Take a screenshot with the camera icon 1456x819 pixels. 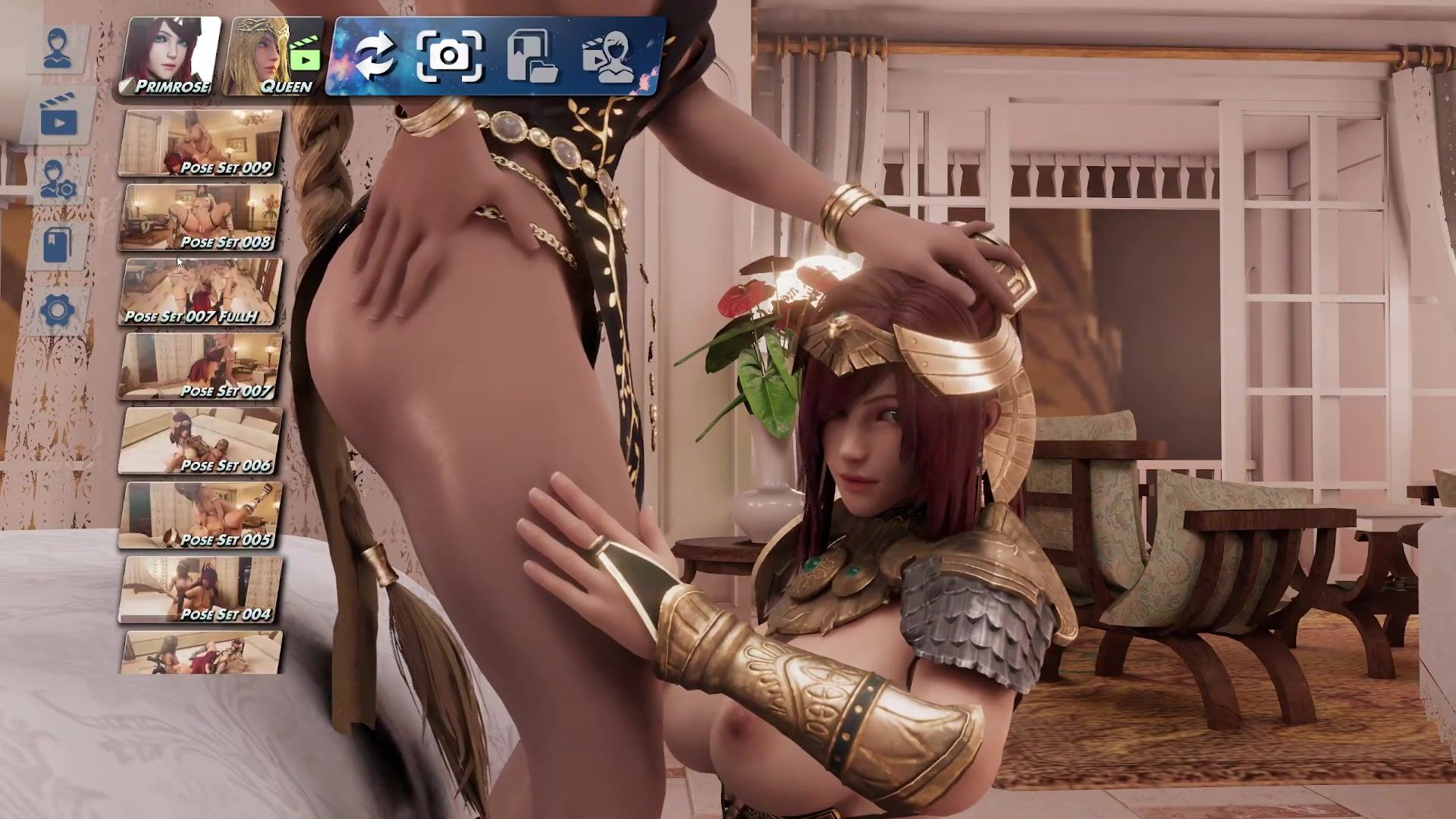[x=450, y=55]
